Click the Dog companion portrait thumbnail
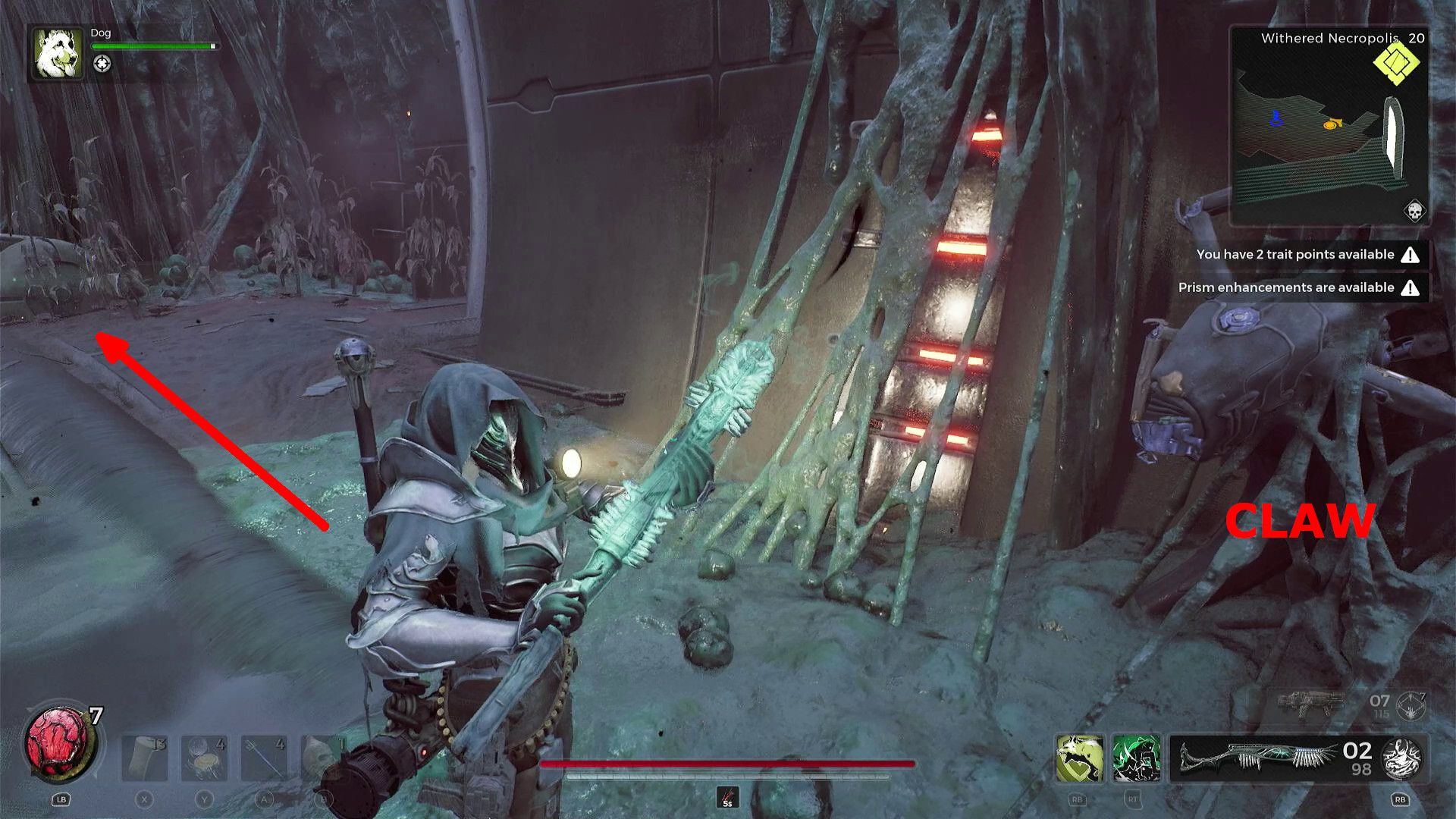The image size is (1456, 819). (56, 53)
